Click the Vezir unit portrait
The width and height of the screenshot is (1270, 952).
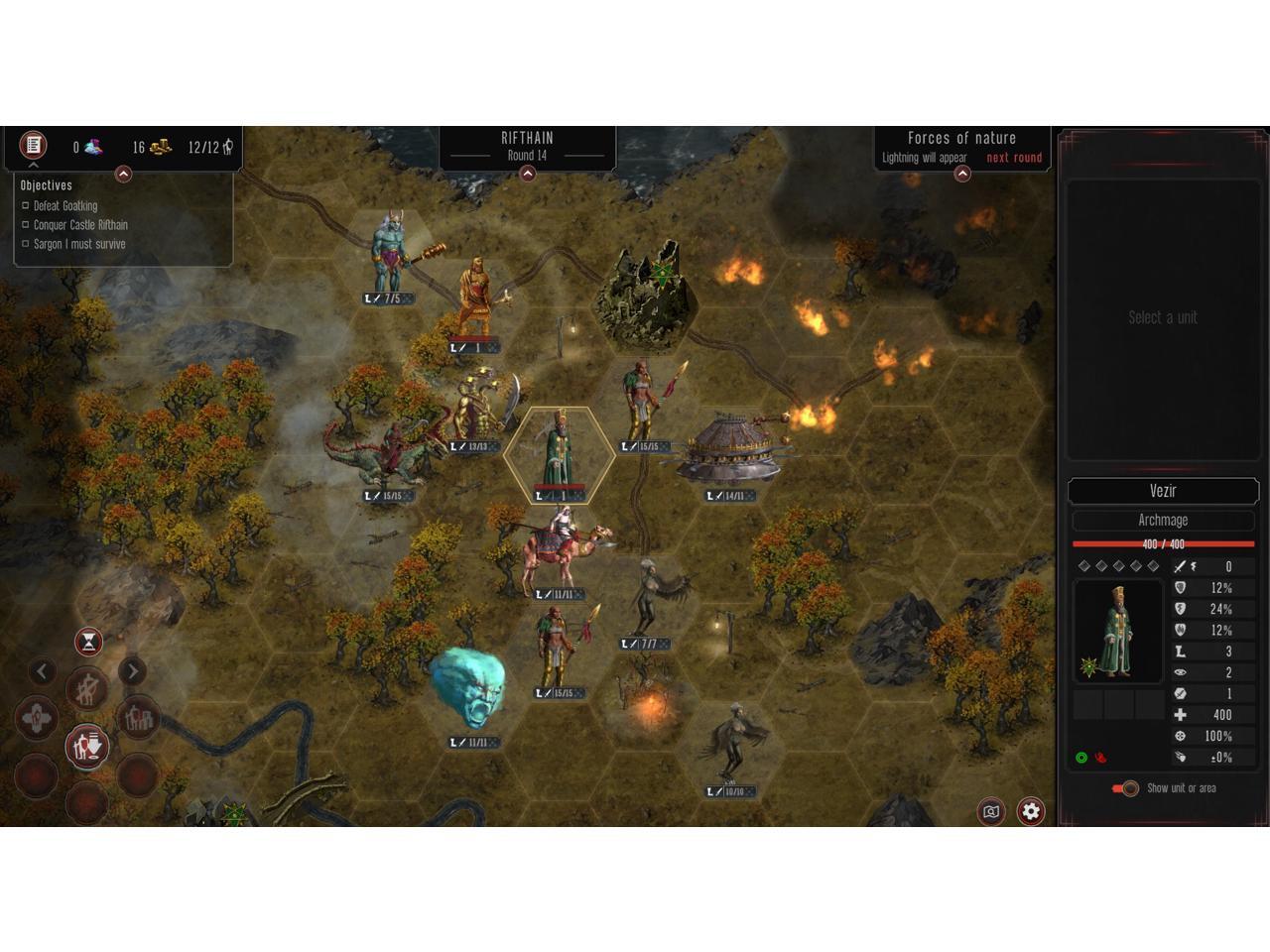point(1117,631)
